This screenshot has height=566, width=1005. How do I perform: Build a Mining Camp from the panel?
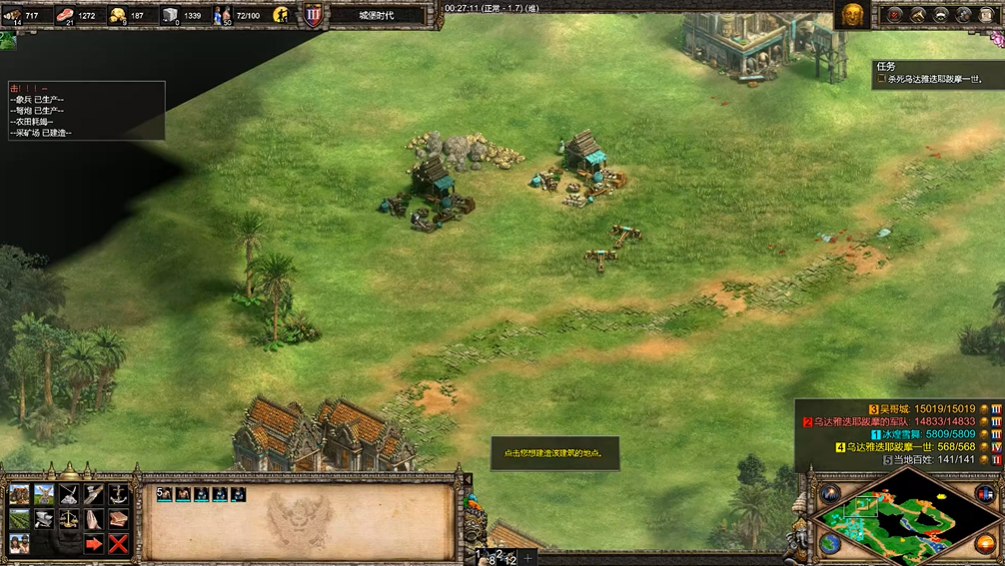(x=69, y=495)
